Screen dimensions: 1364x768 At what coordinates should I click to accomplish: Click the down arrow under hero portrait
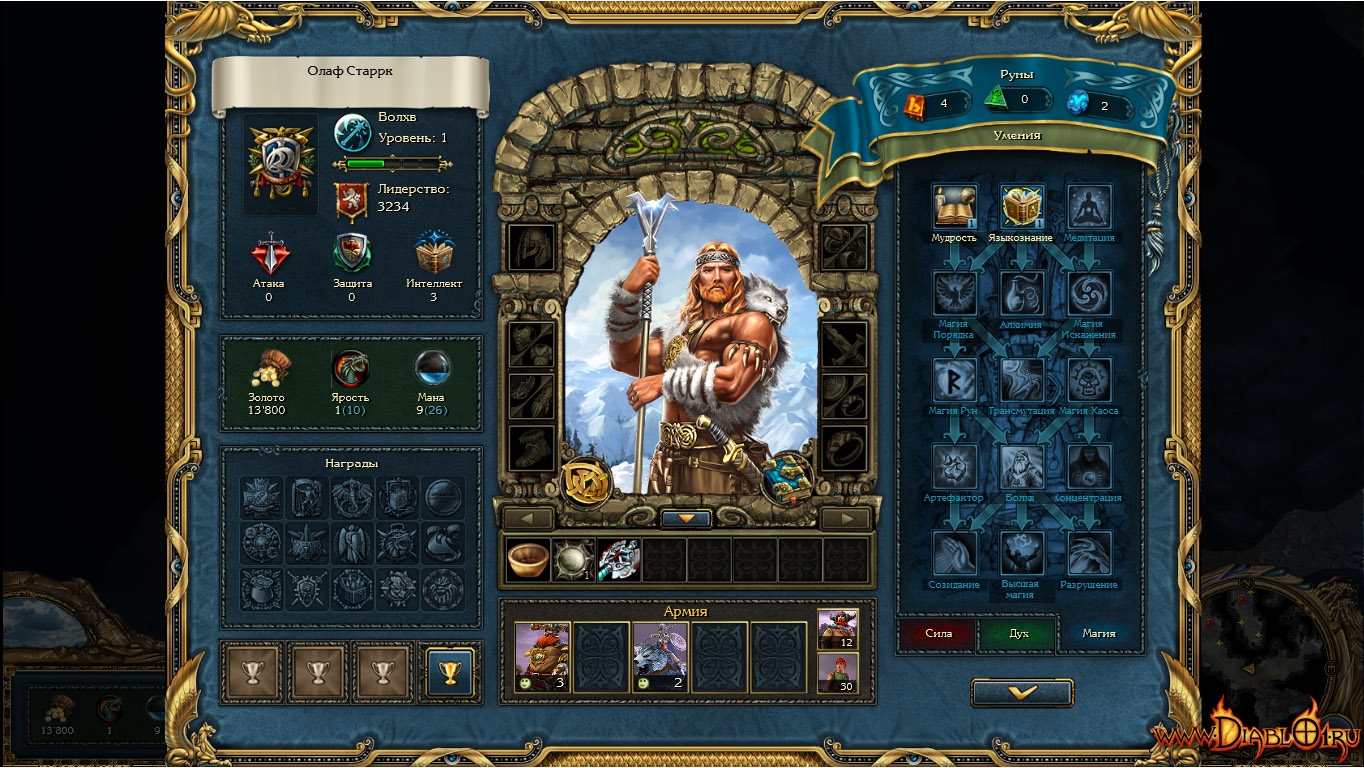click(x=686, y=519)
